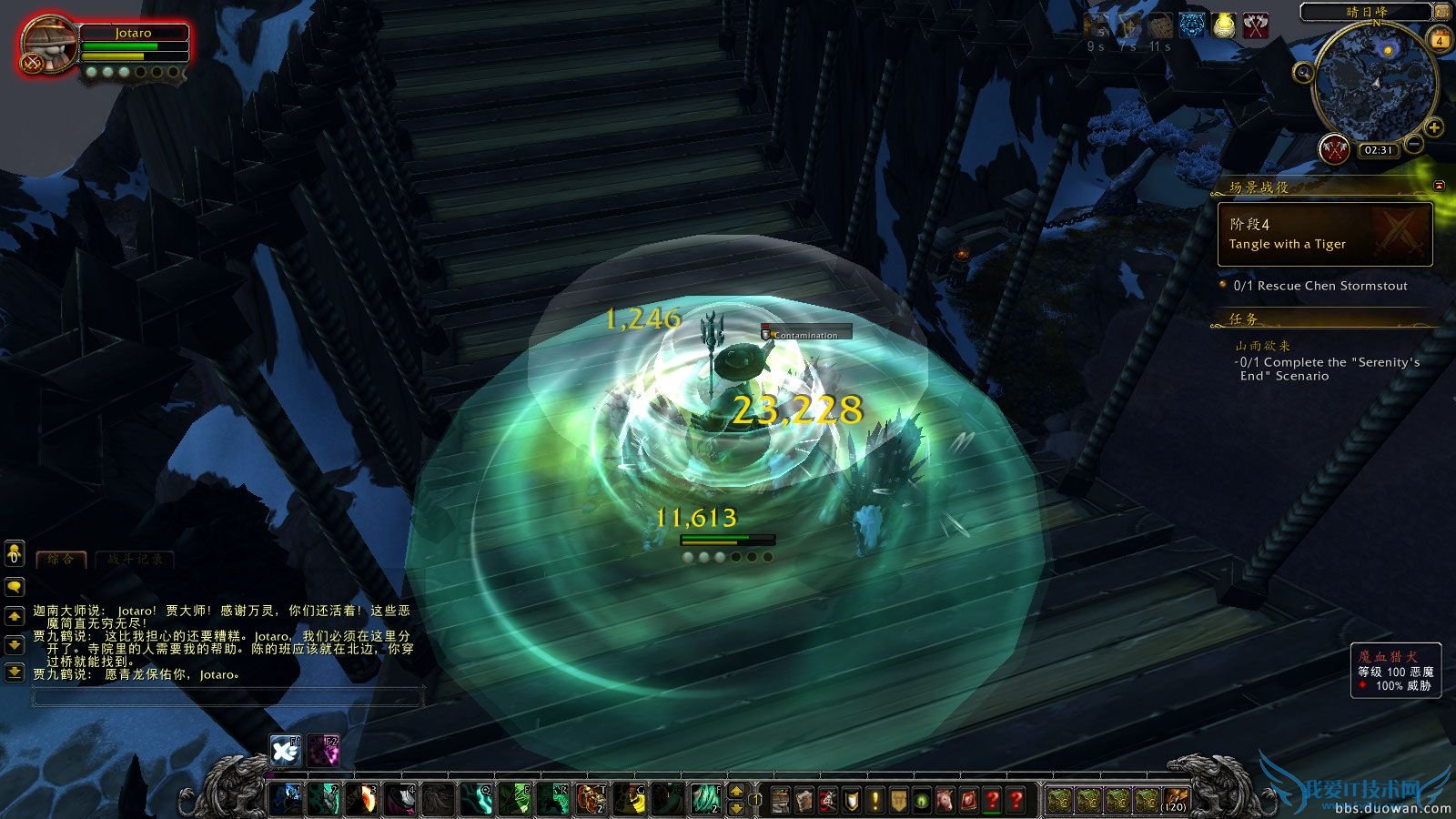The height and width of the screenshot is (819, 1456).
Task: Open the quest log exclamation-mark icon
Action: click(874, 799)
